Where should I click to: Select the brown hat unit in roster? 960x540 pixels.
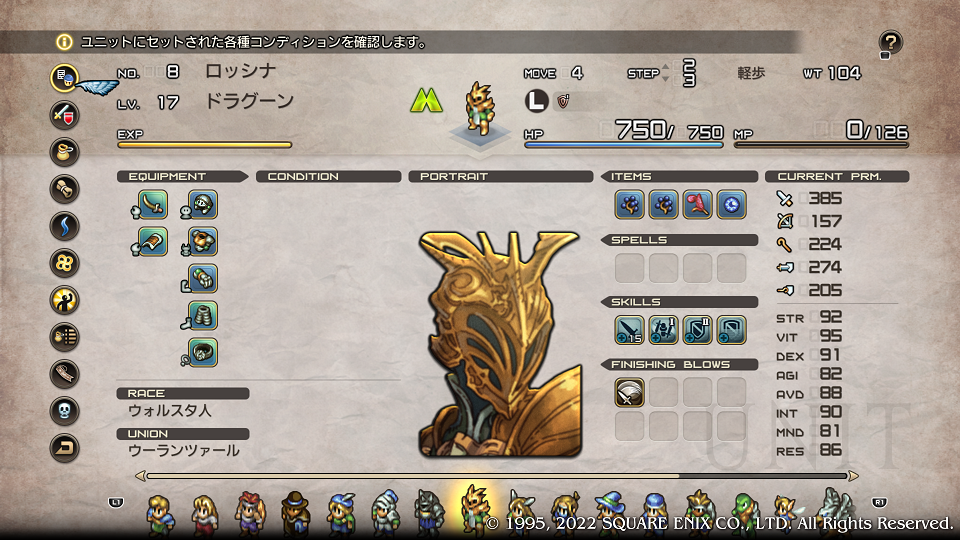[x=295, y=512]
